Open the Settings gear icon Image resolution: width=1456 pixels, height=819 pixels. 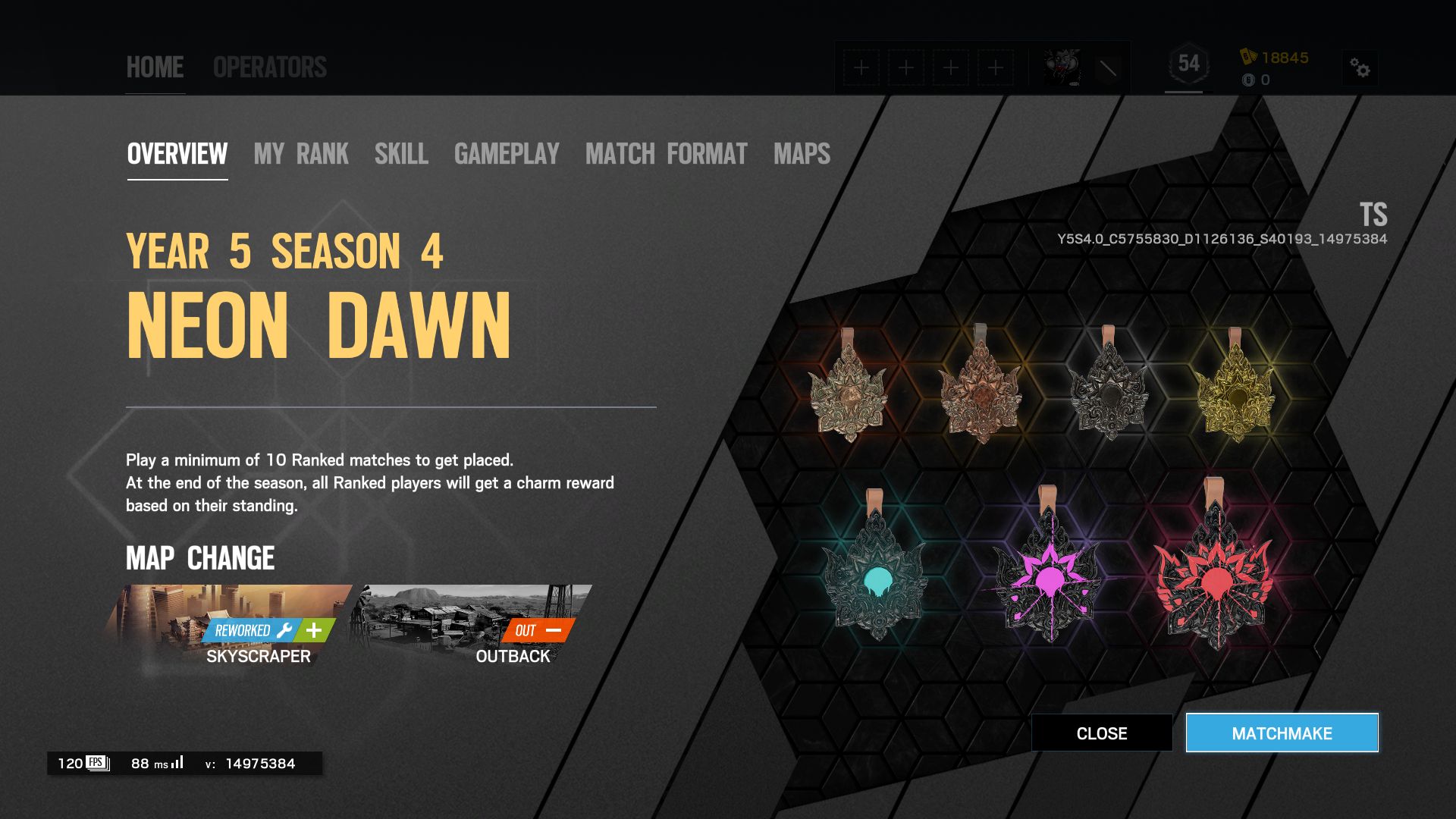pyautogui.click(x=1361, y=68)
